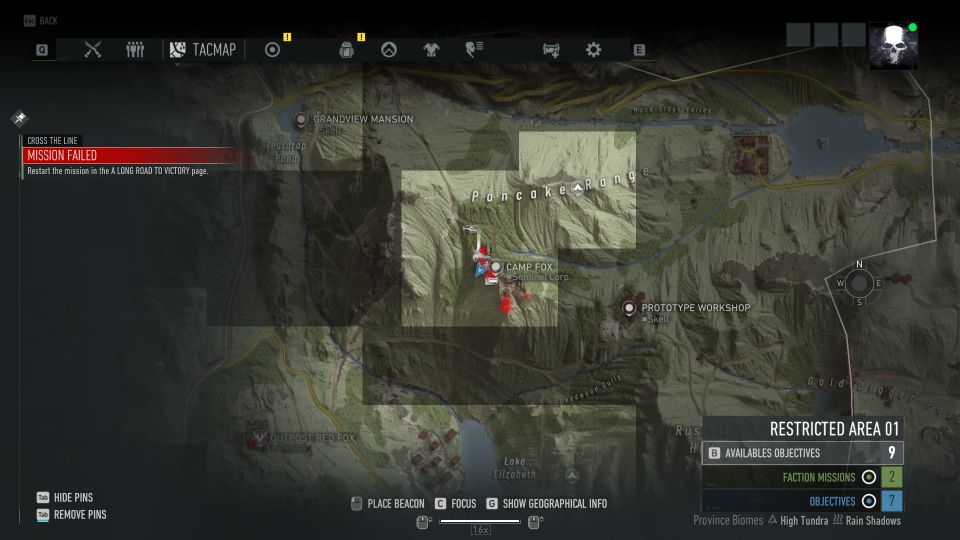Open the backpack inventory tab

tap(347, 50)
